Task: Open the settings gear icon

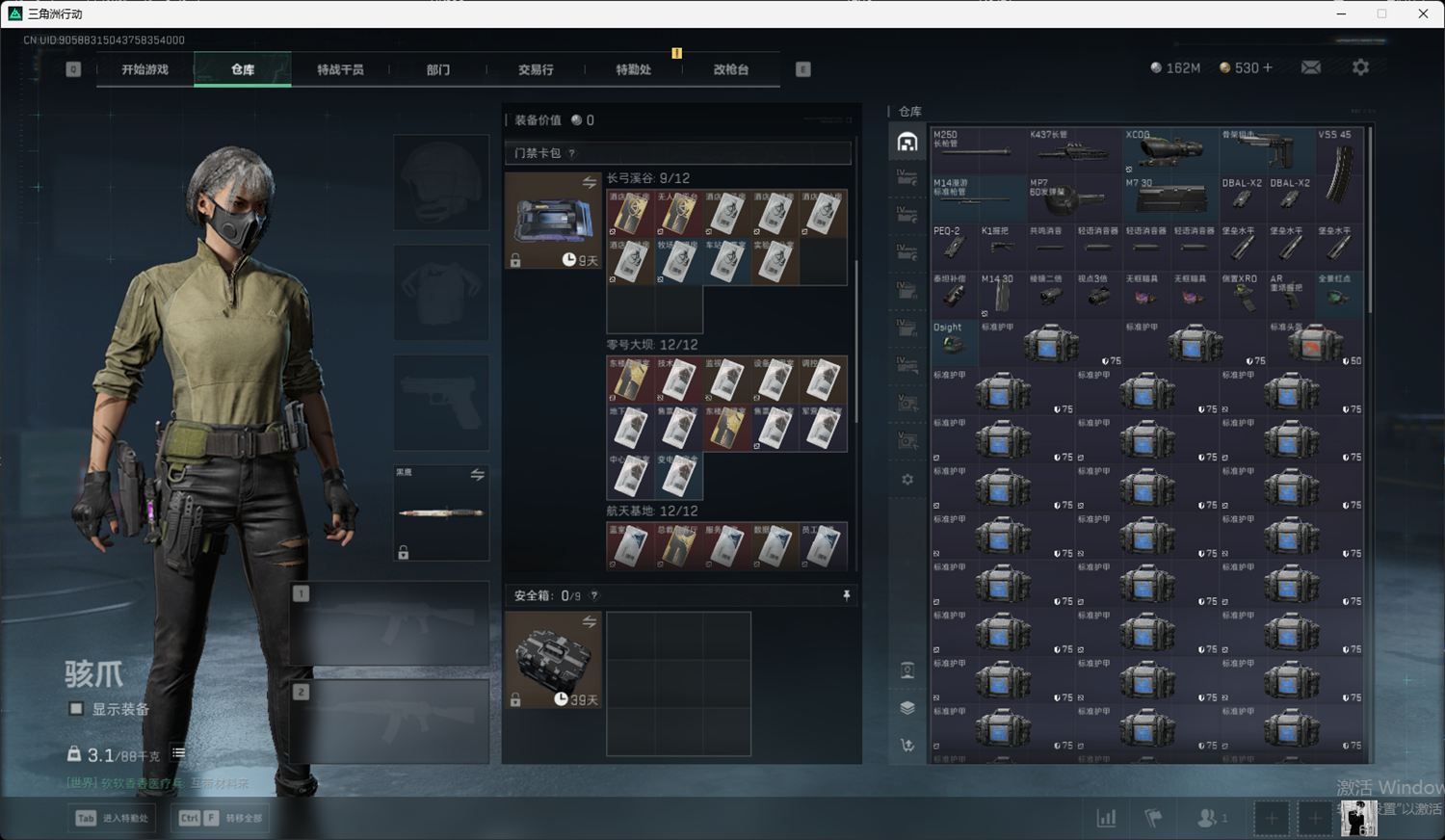Action: pyautogui.click(x=1360, y=67)
